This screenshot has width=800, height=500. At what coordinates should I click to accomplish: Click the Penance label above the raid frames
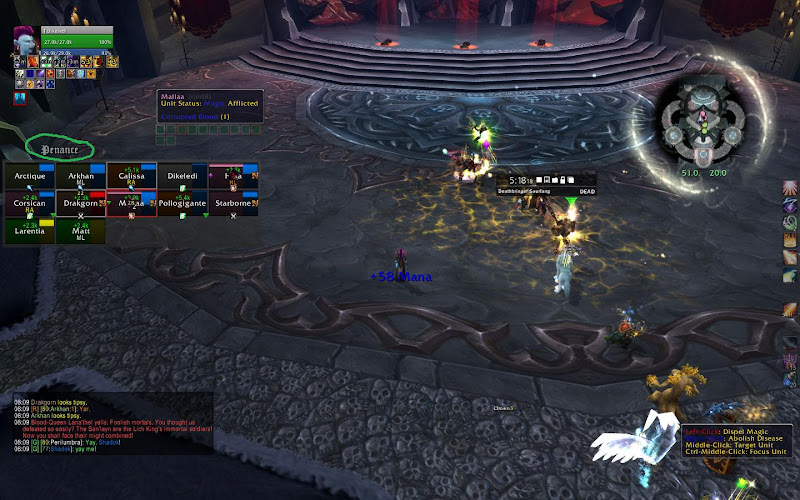(60, 149)
